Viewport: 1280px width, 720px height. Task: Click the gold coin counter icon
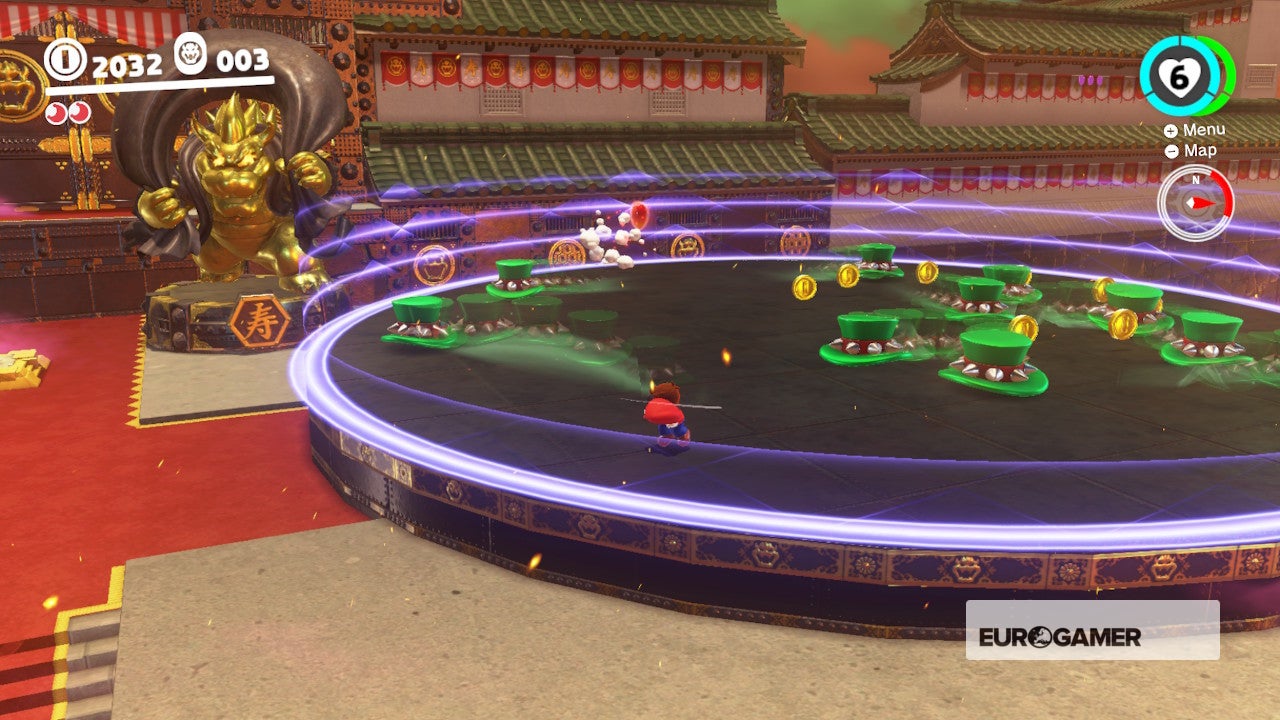click(x=63, y=59)
